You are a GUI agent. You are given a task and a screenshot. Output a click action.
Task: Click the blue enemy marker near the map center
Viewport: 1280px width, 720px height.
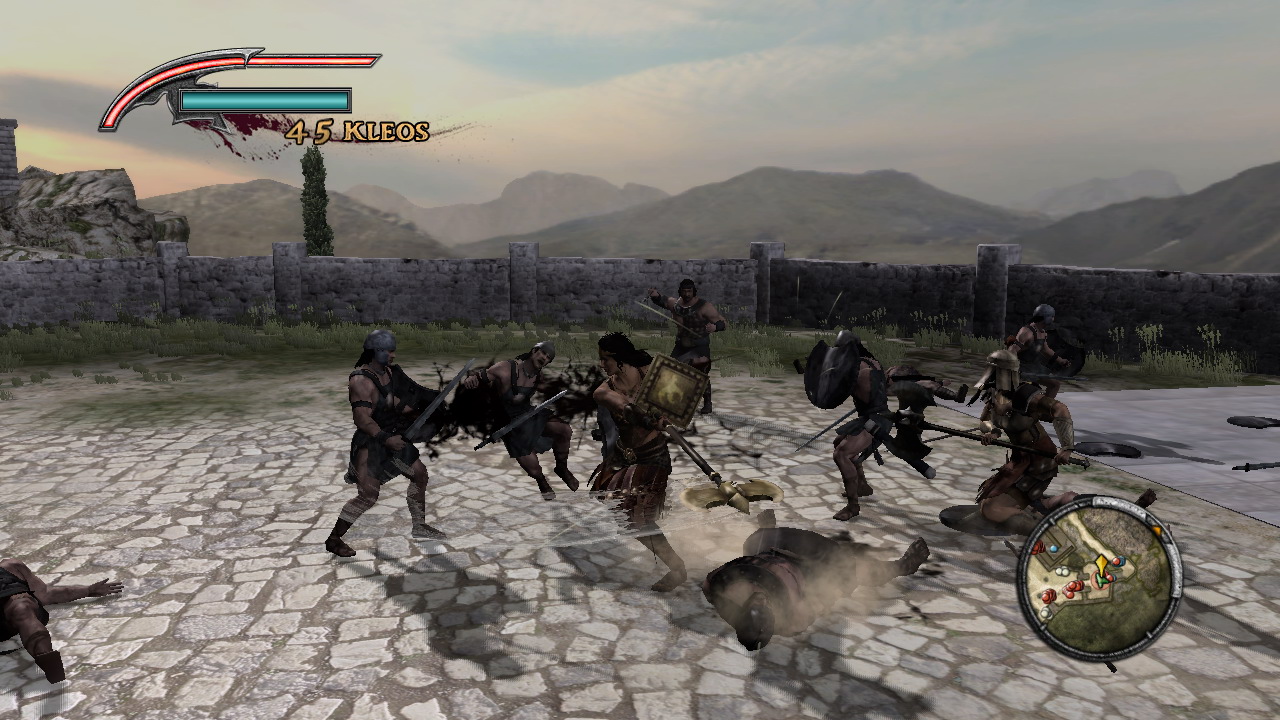click(x=1119, y=561)
